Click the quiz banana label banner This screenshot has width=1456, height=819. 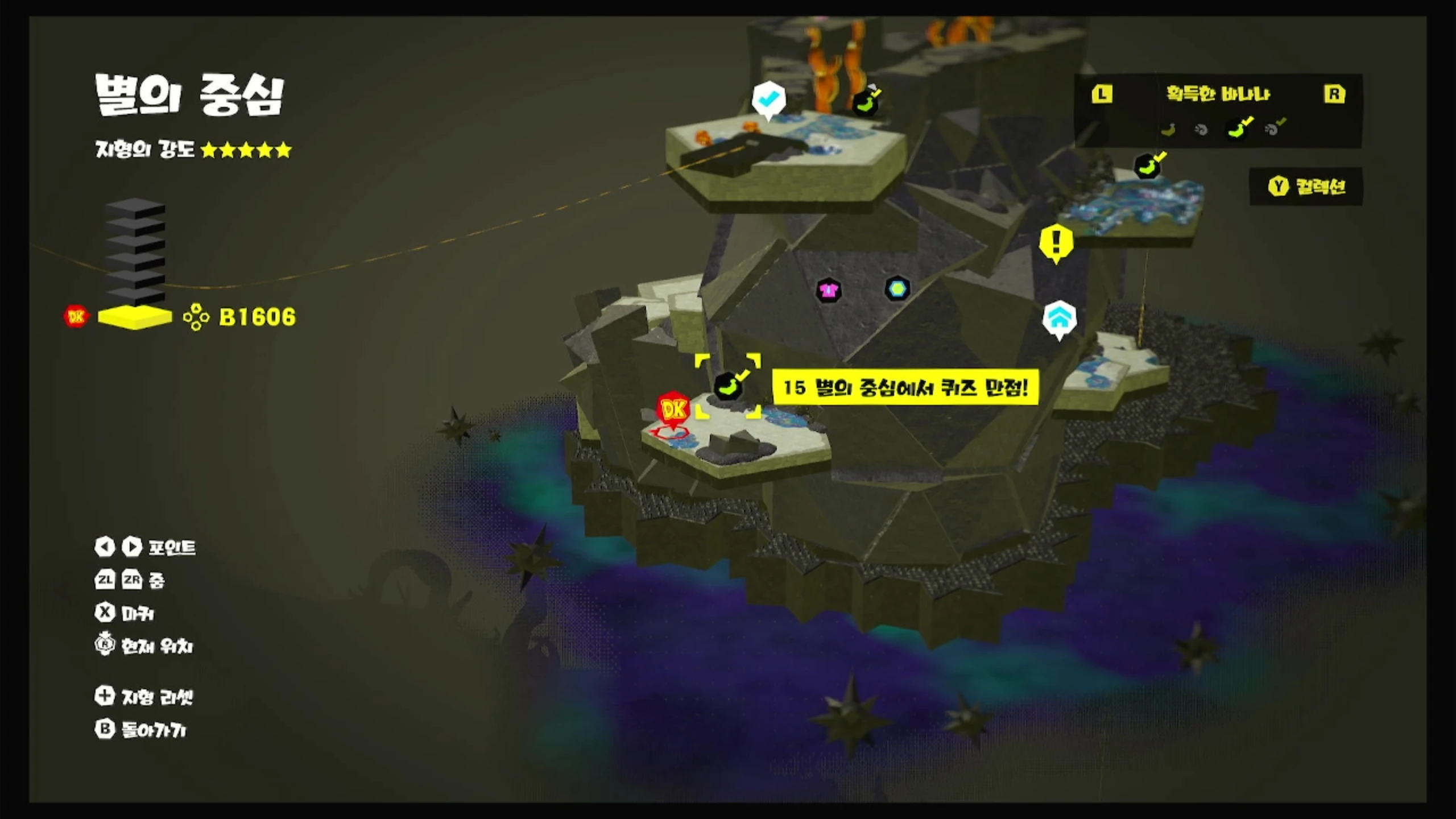click(x=905, y=388)
